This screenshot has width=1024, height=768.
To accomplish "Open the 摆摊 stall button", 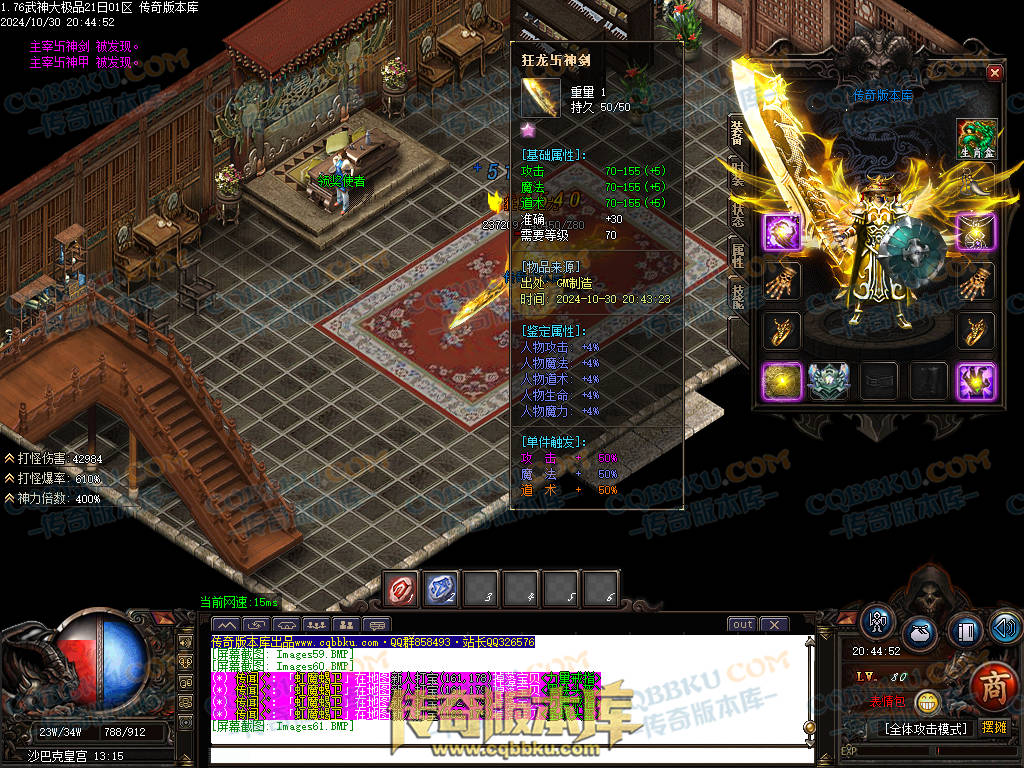I will click(993, 728).
